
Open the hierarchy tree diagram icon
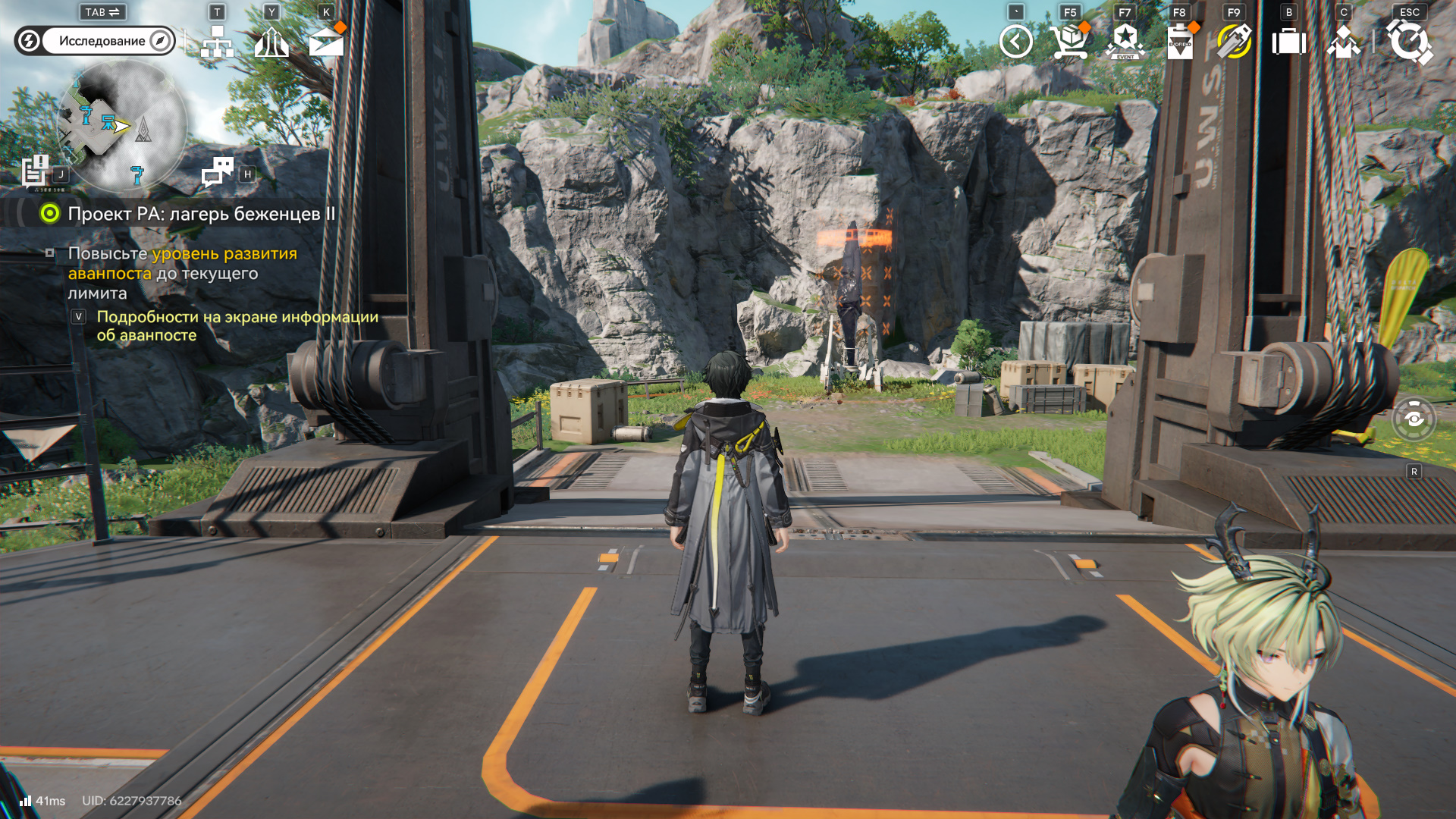click(217, 42)
